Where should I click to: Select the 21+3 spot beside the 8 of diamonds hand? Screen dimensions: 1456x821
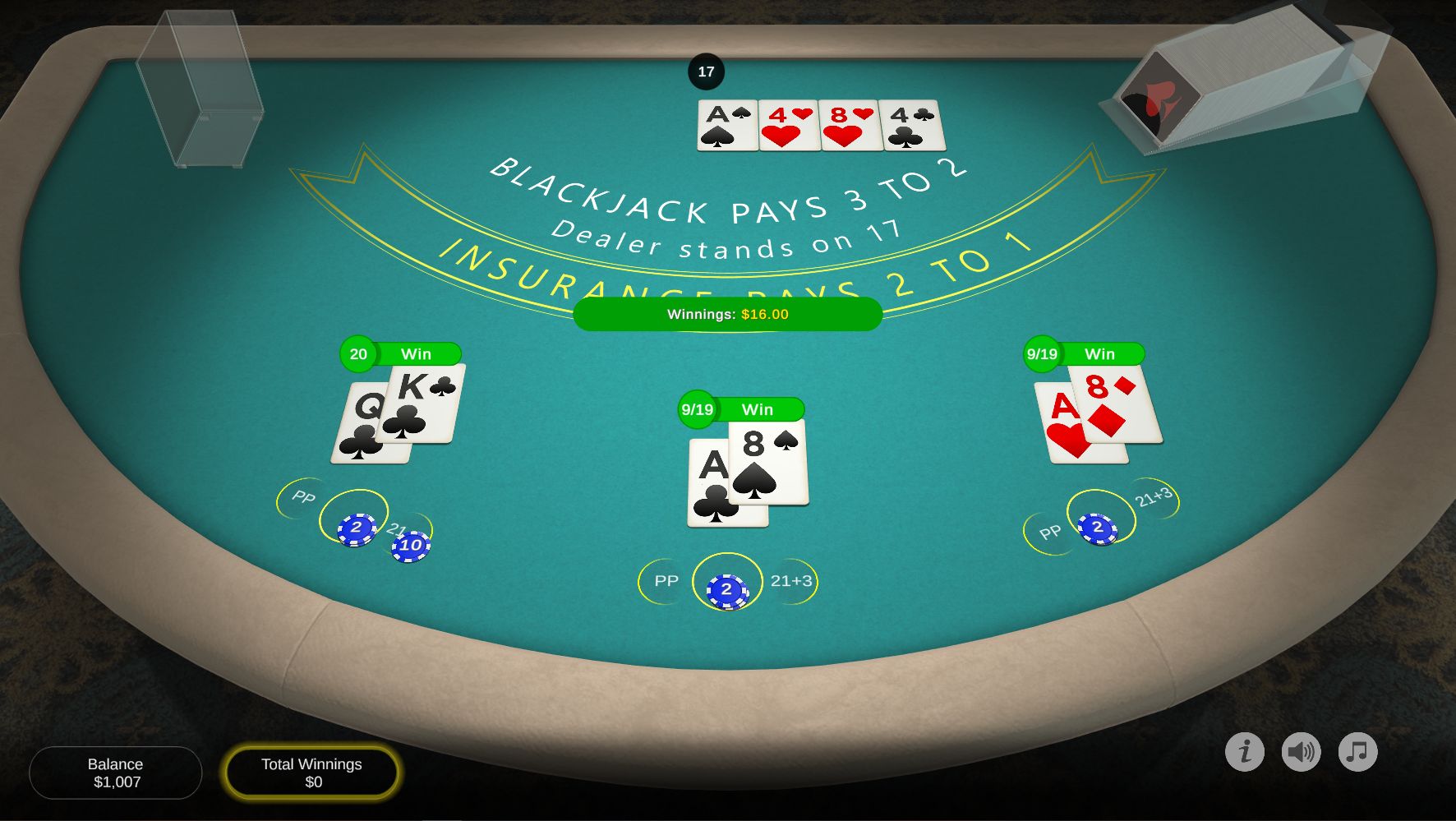[x=1154, y=496]
